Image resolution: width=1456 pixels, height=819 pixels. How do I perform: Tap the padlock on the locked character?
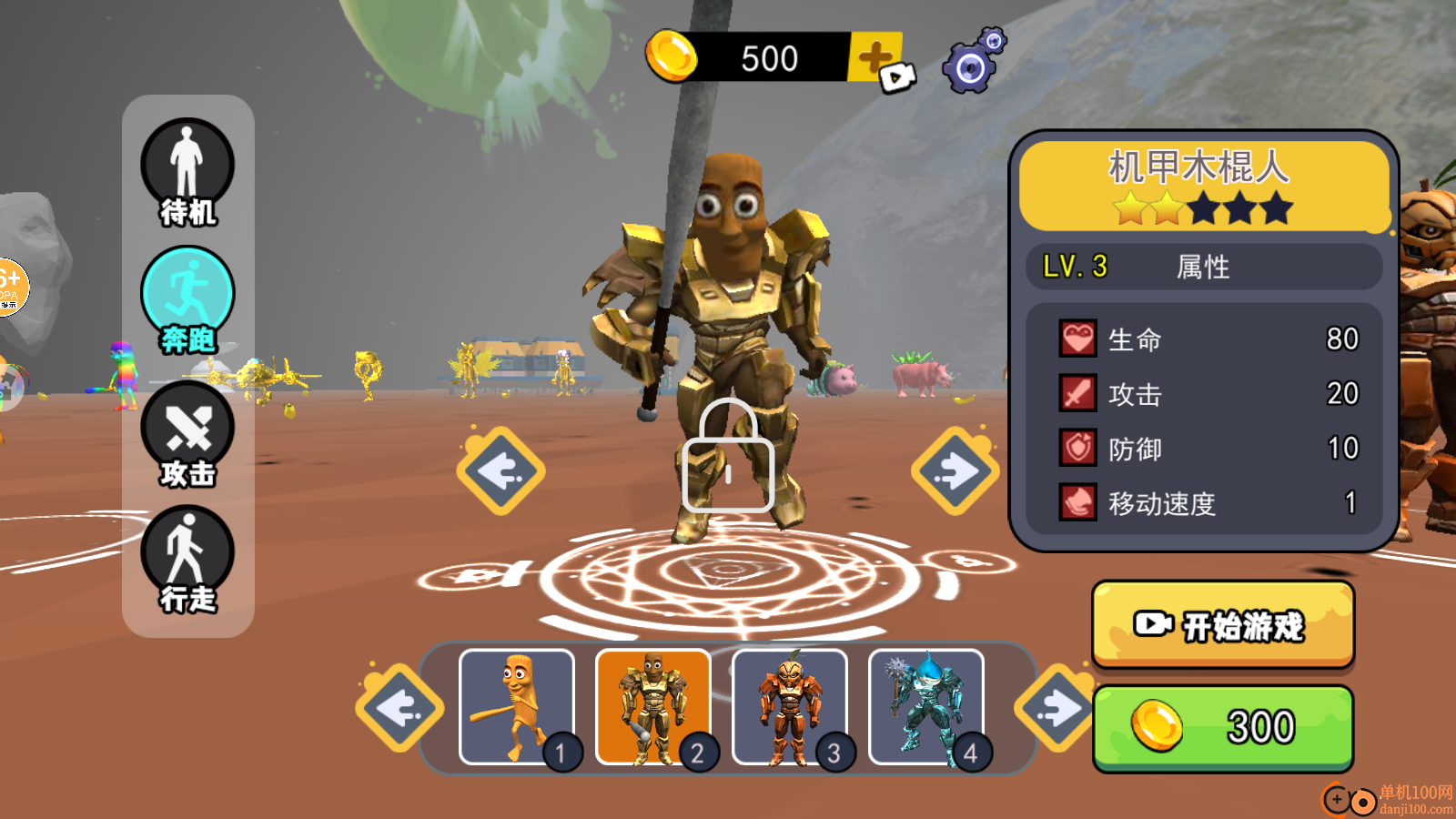click(x=728, y=458)
